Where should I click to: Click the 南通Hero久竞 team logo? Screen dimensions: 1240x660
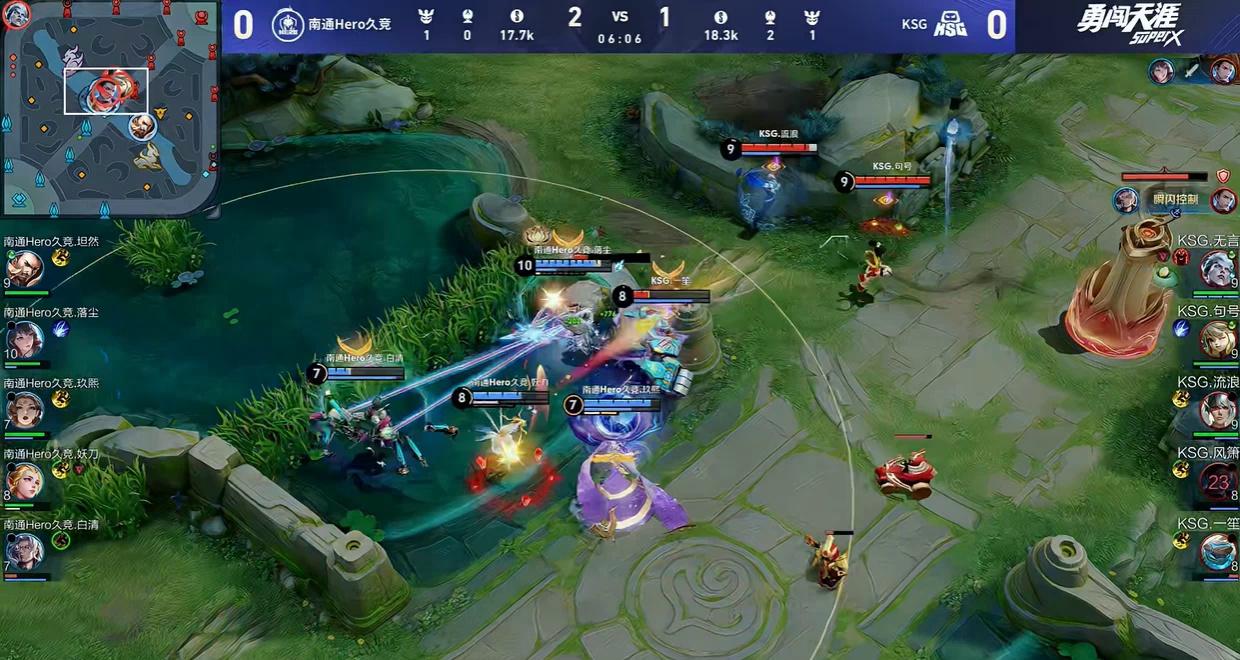(x=288, y=24)
